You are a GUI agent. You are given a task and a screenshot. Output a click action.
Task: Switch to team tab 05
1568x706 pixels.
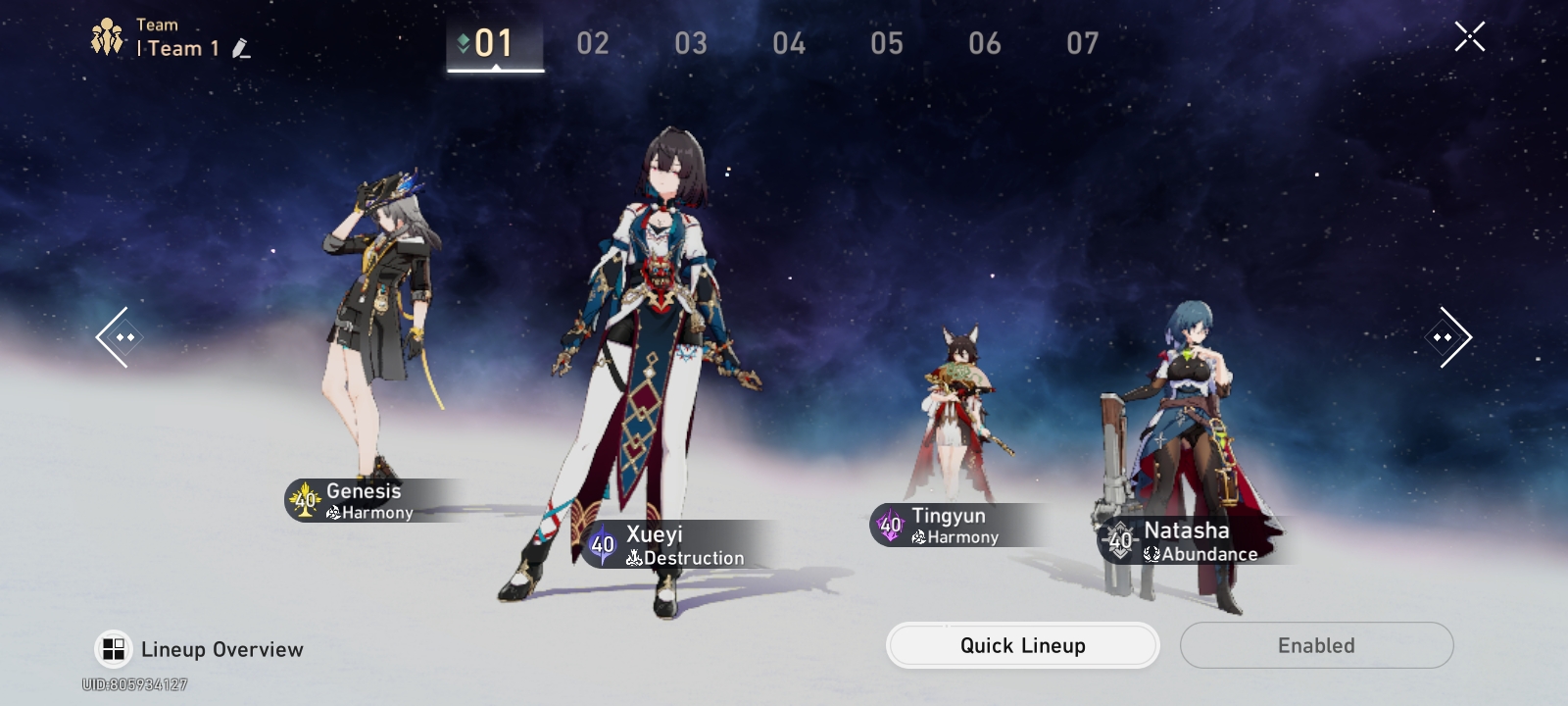point(887,43)
